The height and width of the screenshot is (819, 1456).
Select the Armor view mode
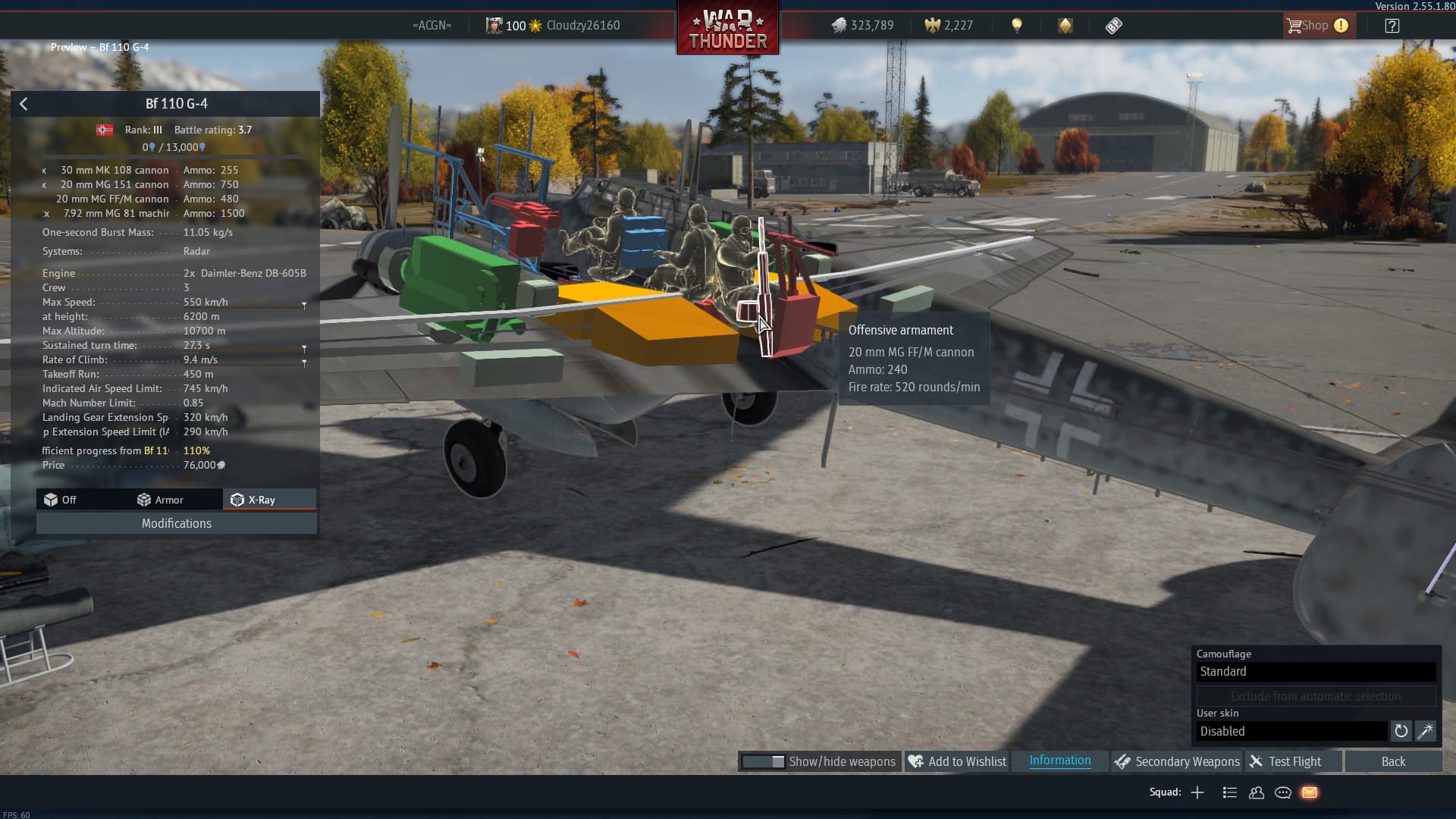tap(161, 500)
